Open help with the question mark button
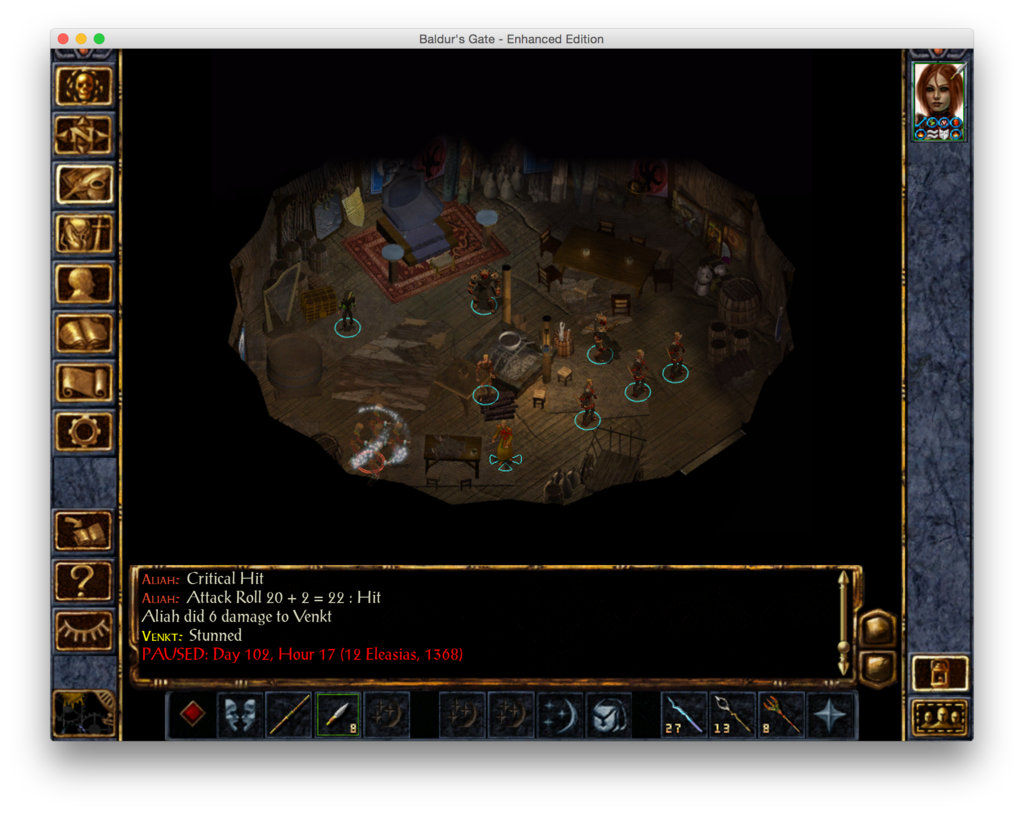The width and height of the screenshot is (1024, 813). pyautogui.click(x=84, y=578)
